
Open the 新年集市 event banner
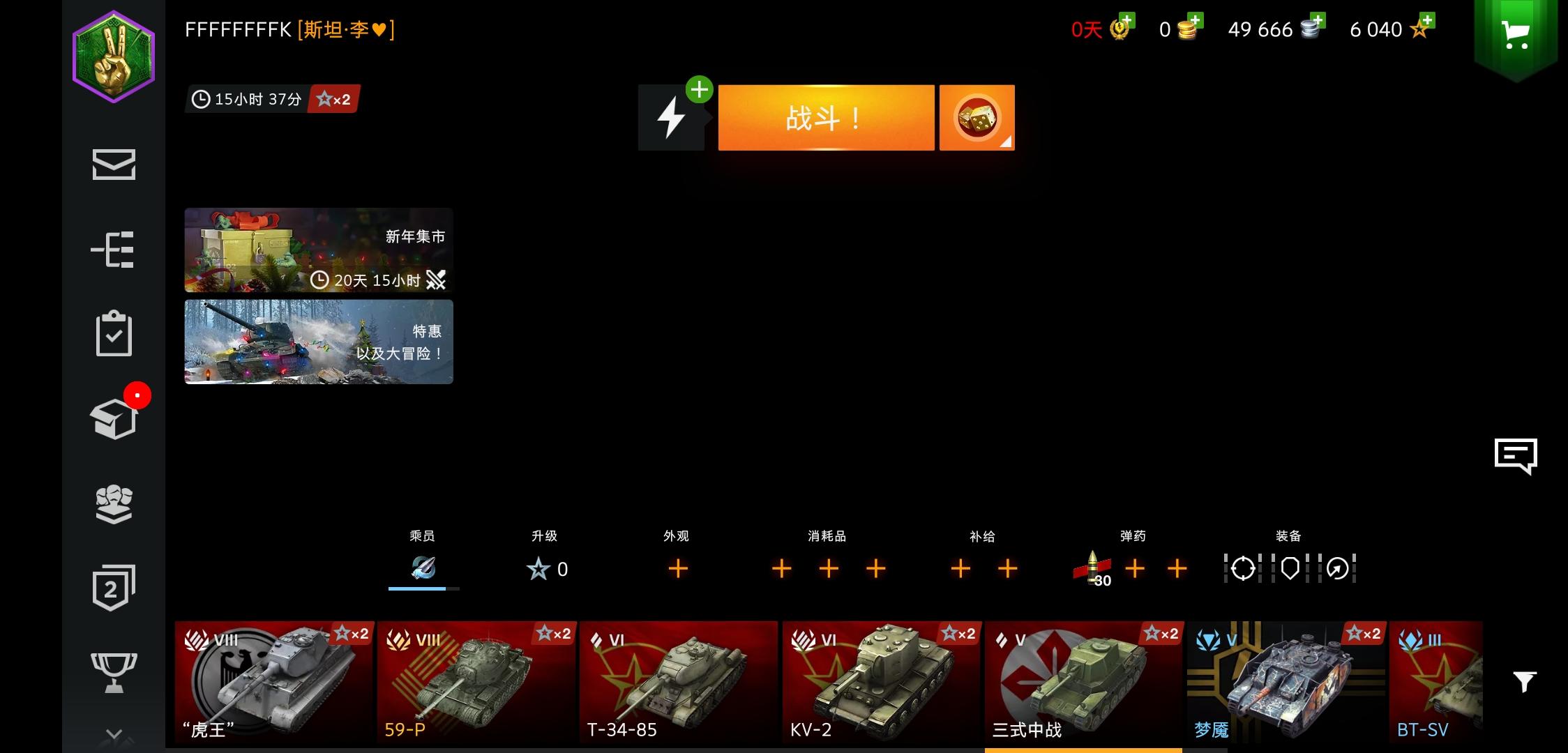pyautogui.click(x=318, y=250)
